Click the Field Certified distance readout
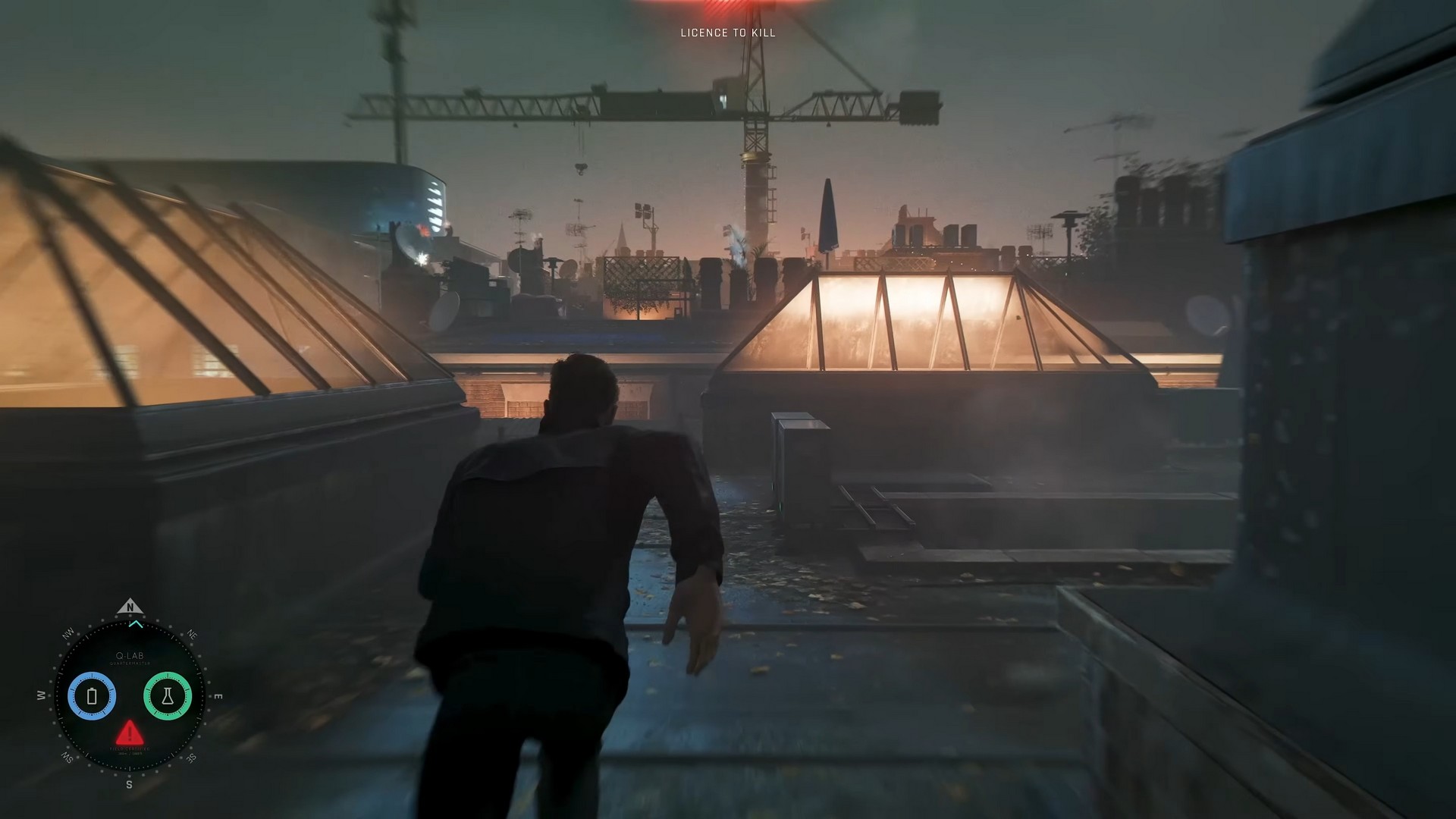 tap(130, 755)
